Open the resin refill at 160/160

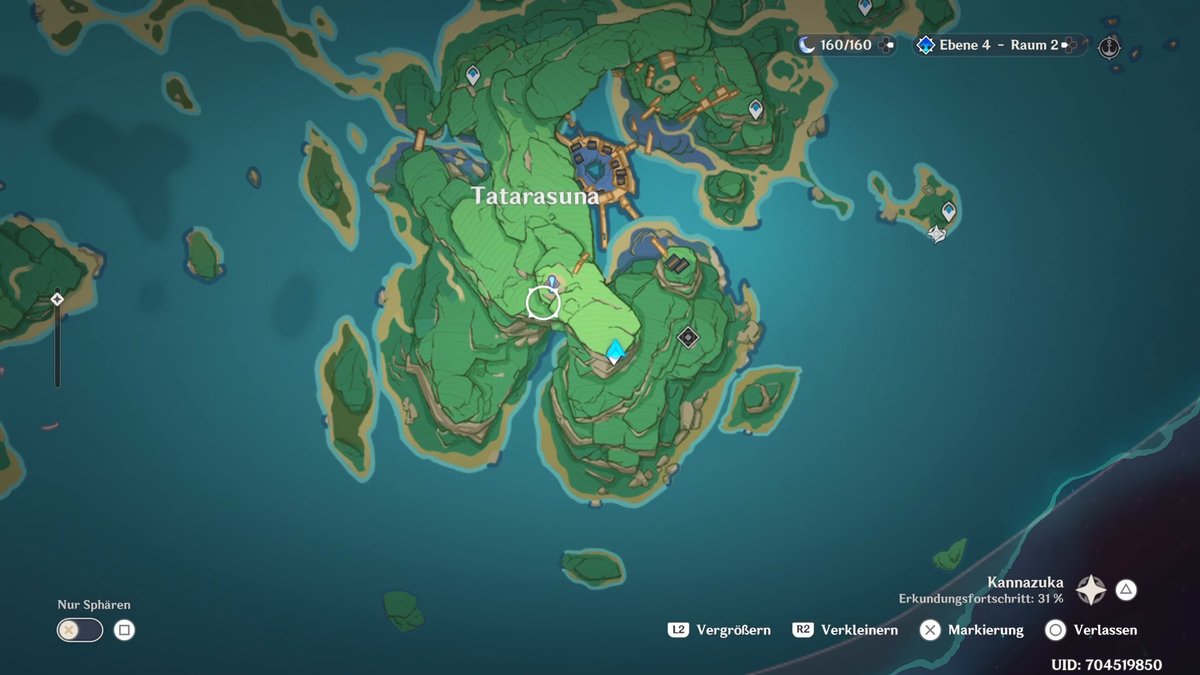pos(845,45)
